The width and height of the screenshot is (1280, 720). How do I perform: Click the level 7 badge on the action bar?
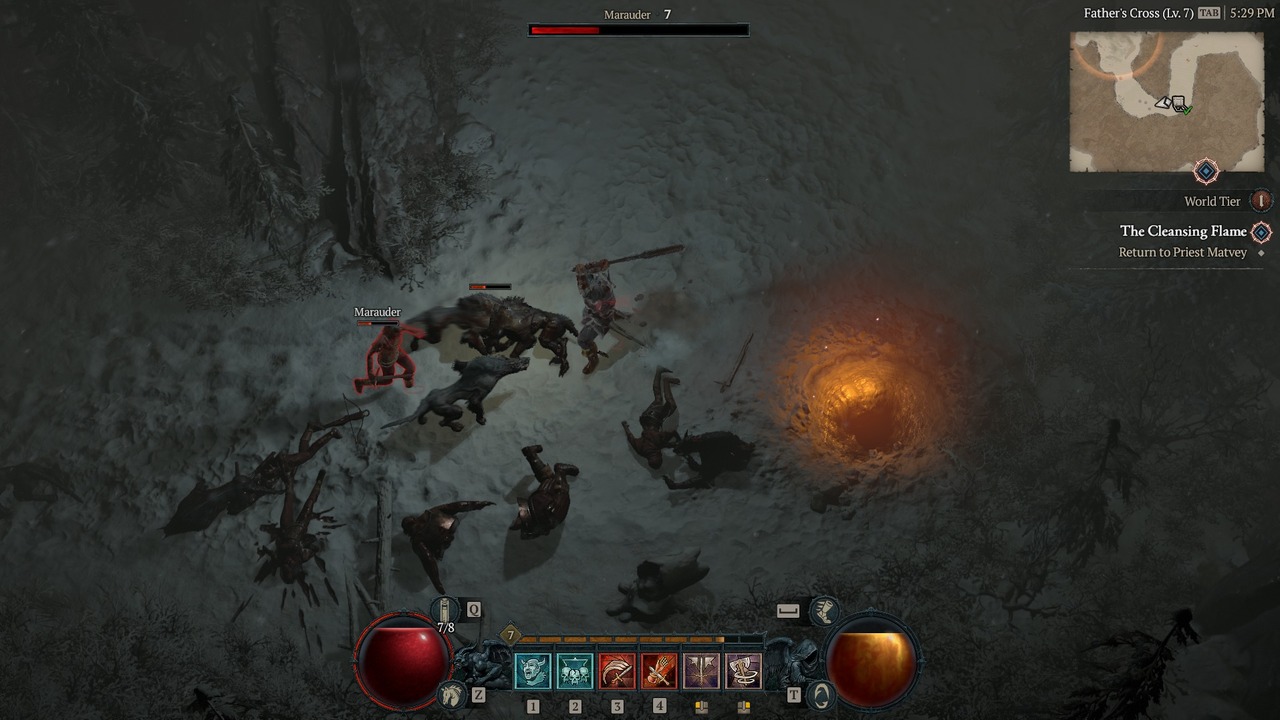tap(510, 635)
